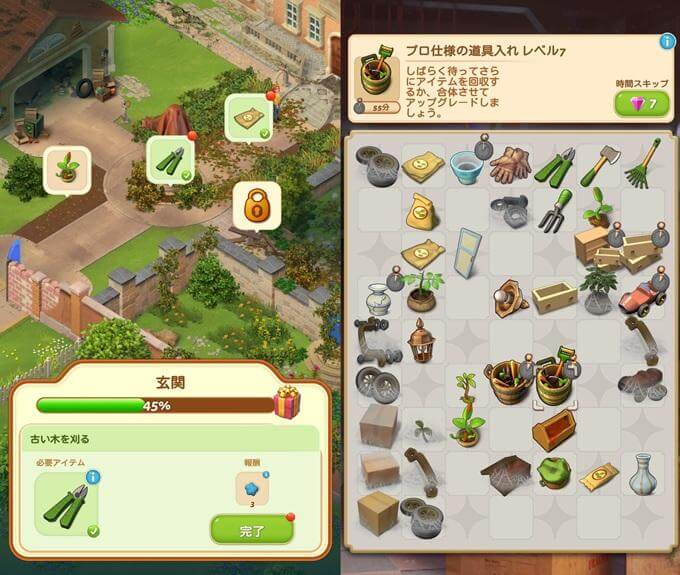
Task: Select the blue bowl item
Action: (466, 165)
